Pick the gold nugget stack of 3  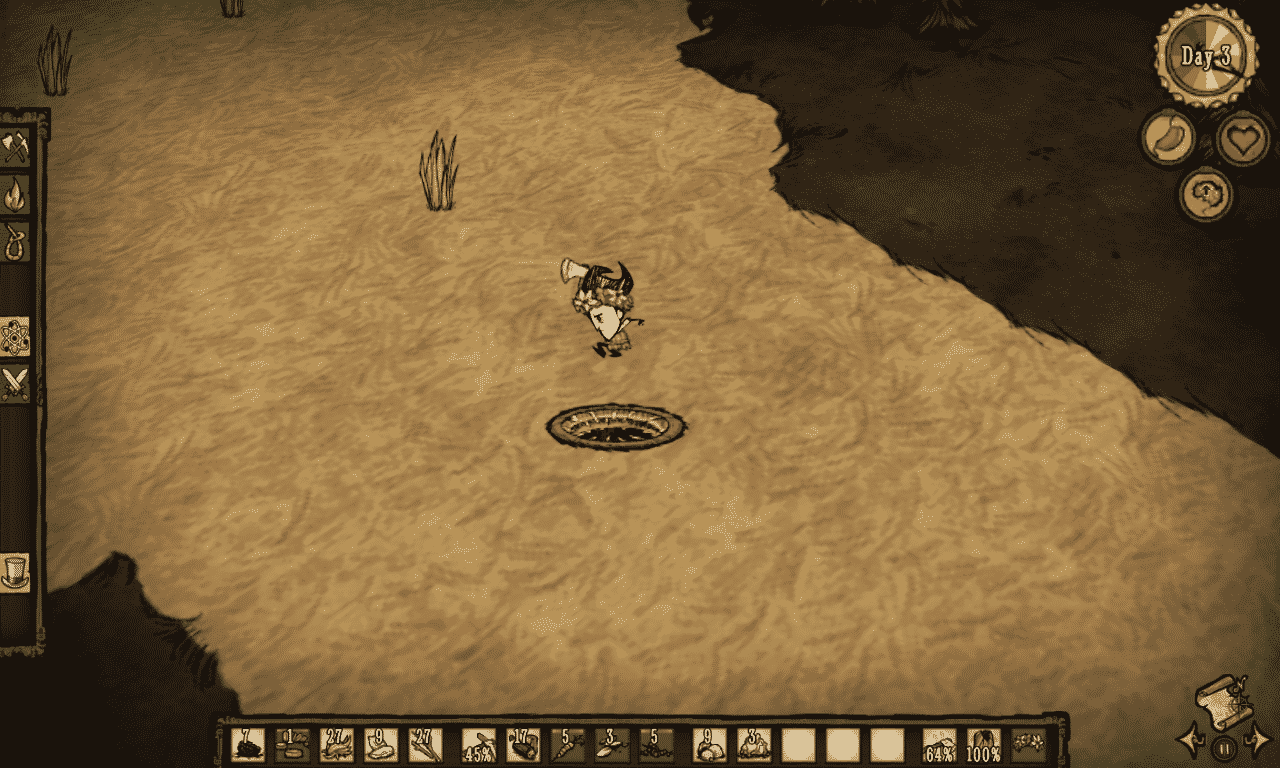click(x=754, y=745)
